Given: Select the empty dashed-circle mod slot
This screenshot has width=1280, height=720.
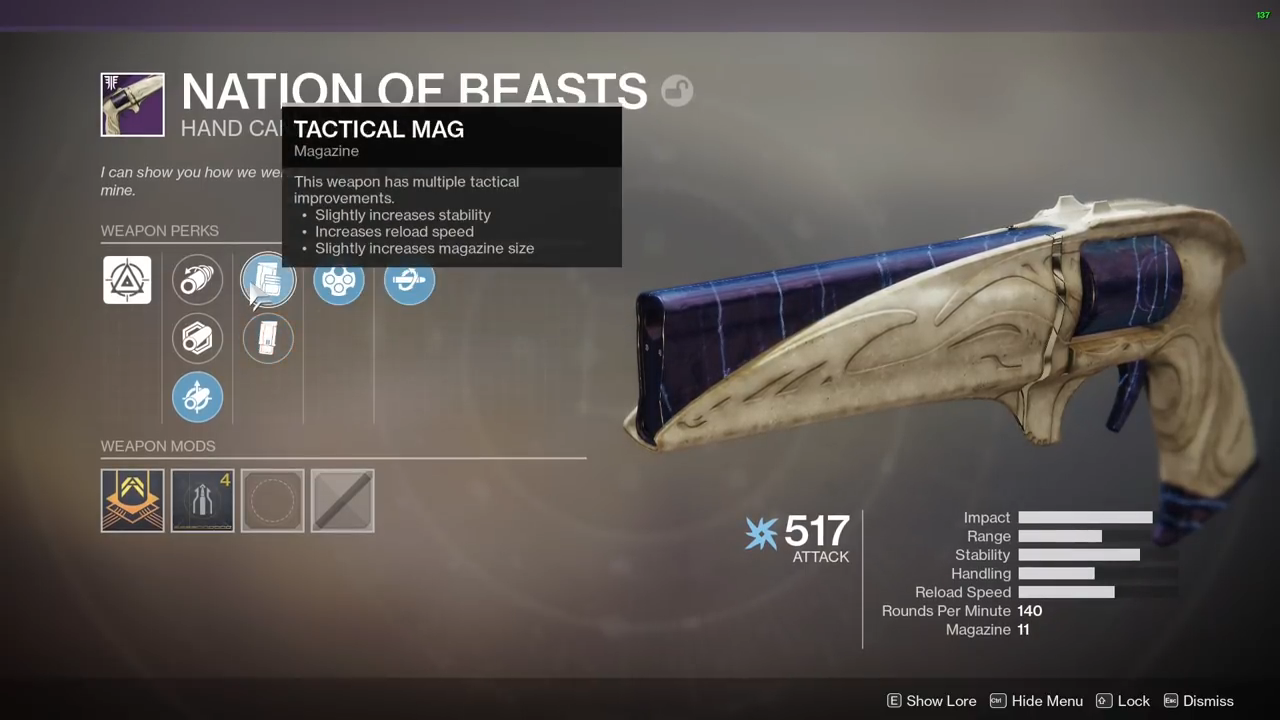Looking at the screenshot, I should (273, 501).
